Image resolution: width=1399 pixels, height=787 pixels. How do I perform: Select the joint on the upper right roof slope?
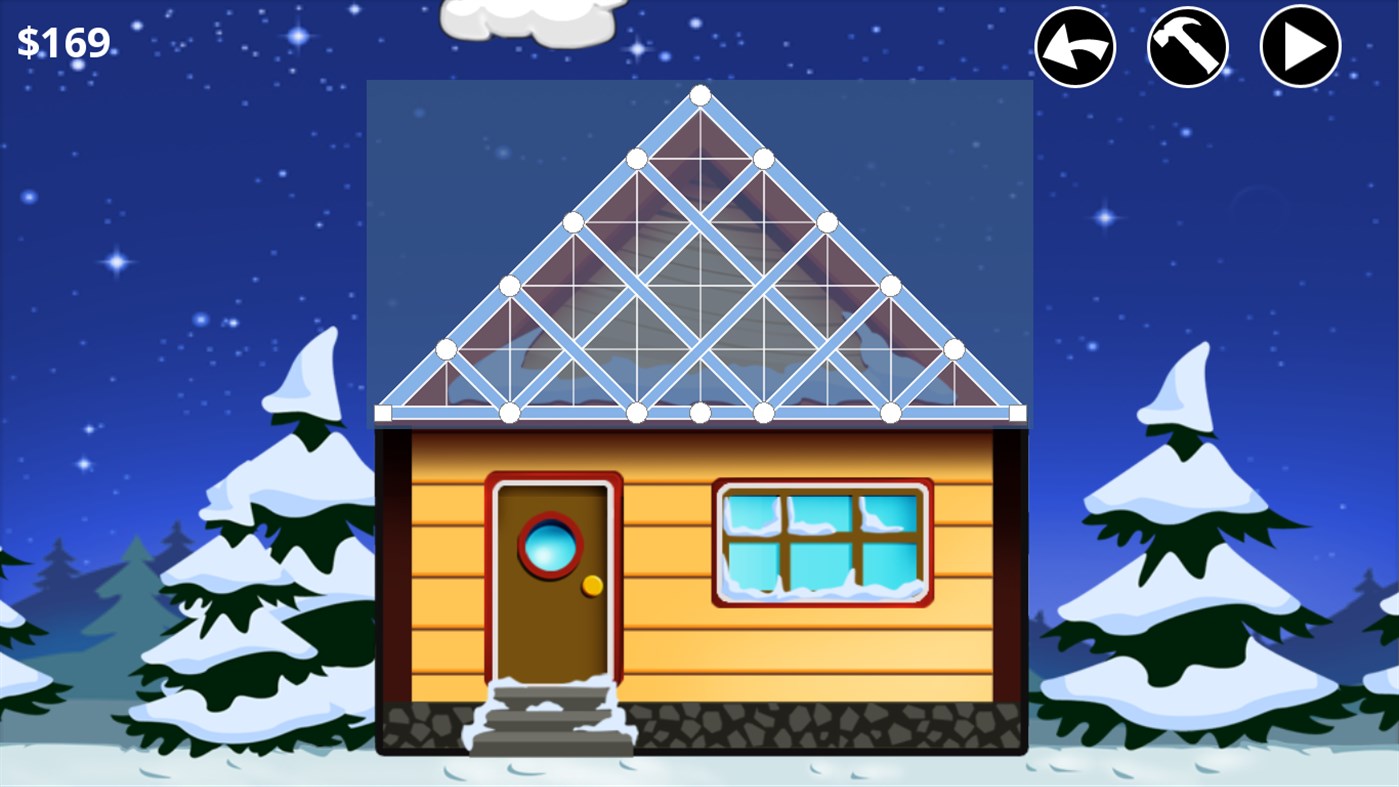[x=763, y=157]
